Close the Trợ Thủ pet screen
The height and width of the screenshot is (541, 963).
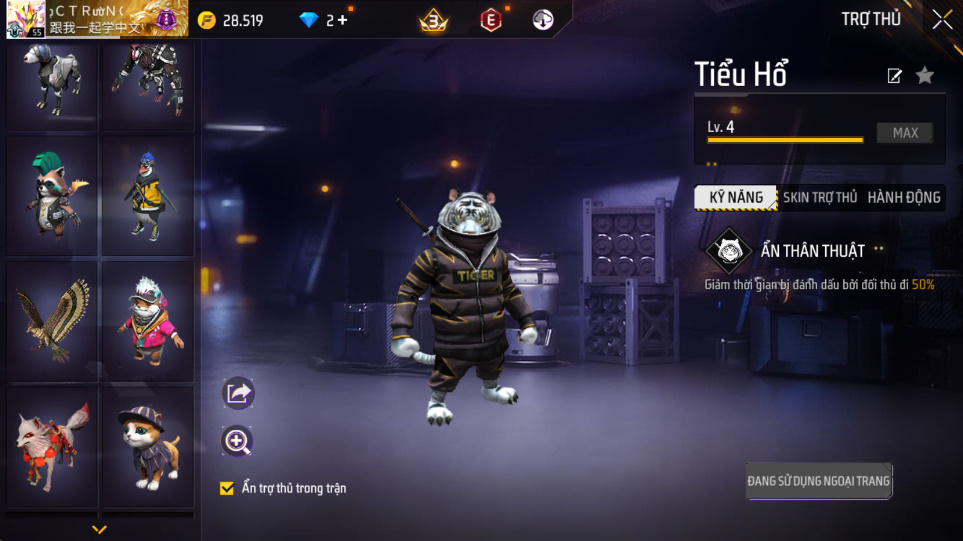[942, 20]
